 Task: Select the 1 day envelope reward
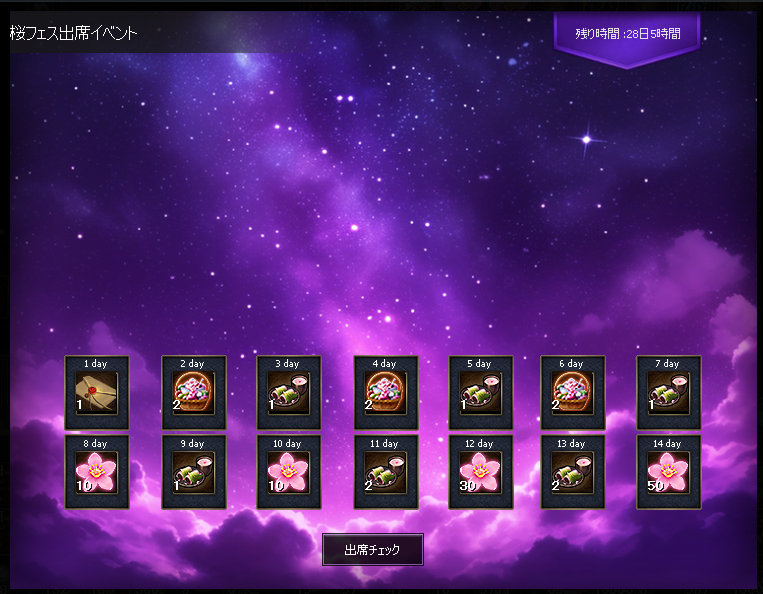(96, 393)
